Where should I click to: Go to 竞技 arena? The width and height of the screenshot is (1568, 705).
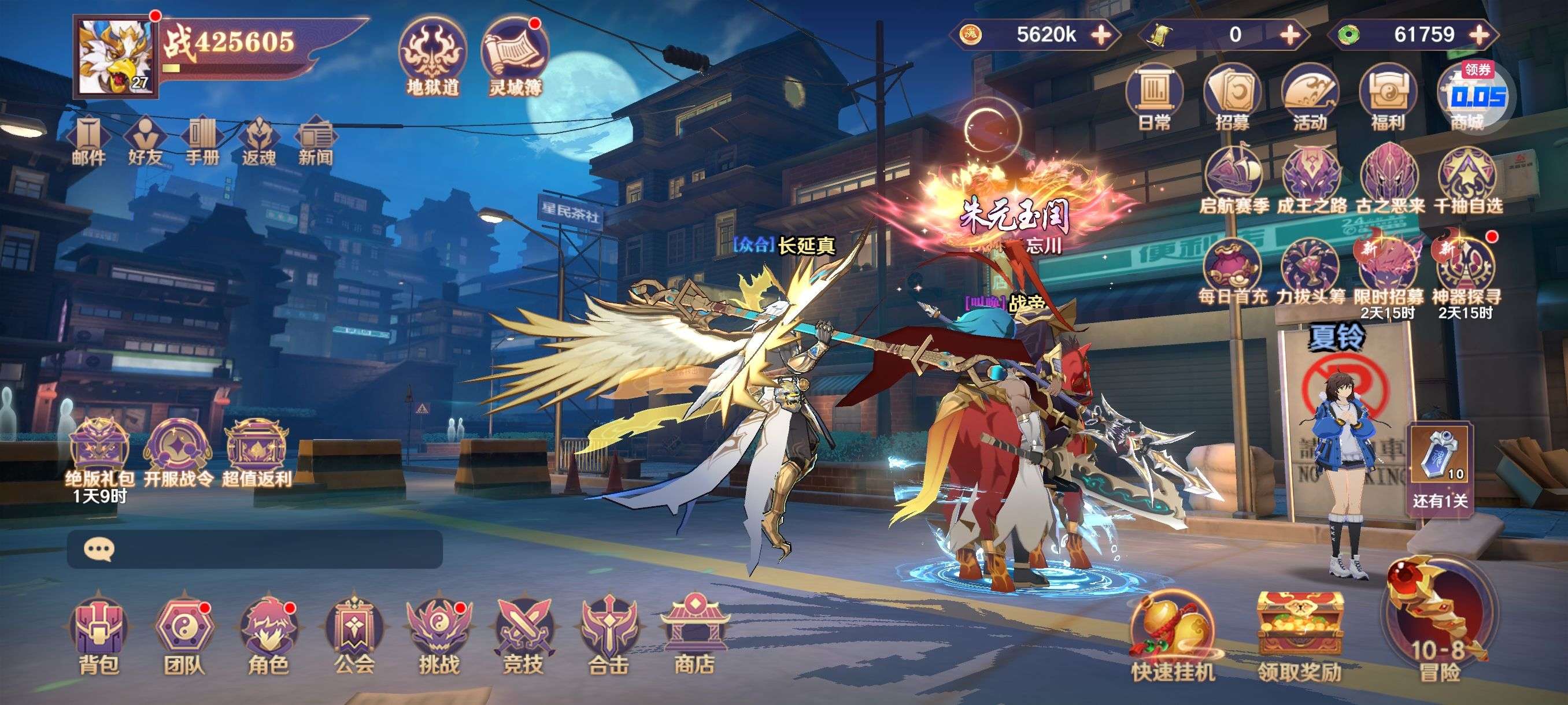(x=523, y=636)
